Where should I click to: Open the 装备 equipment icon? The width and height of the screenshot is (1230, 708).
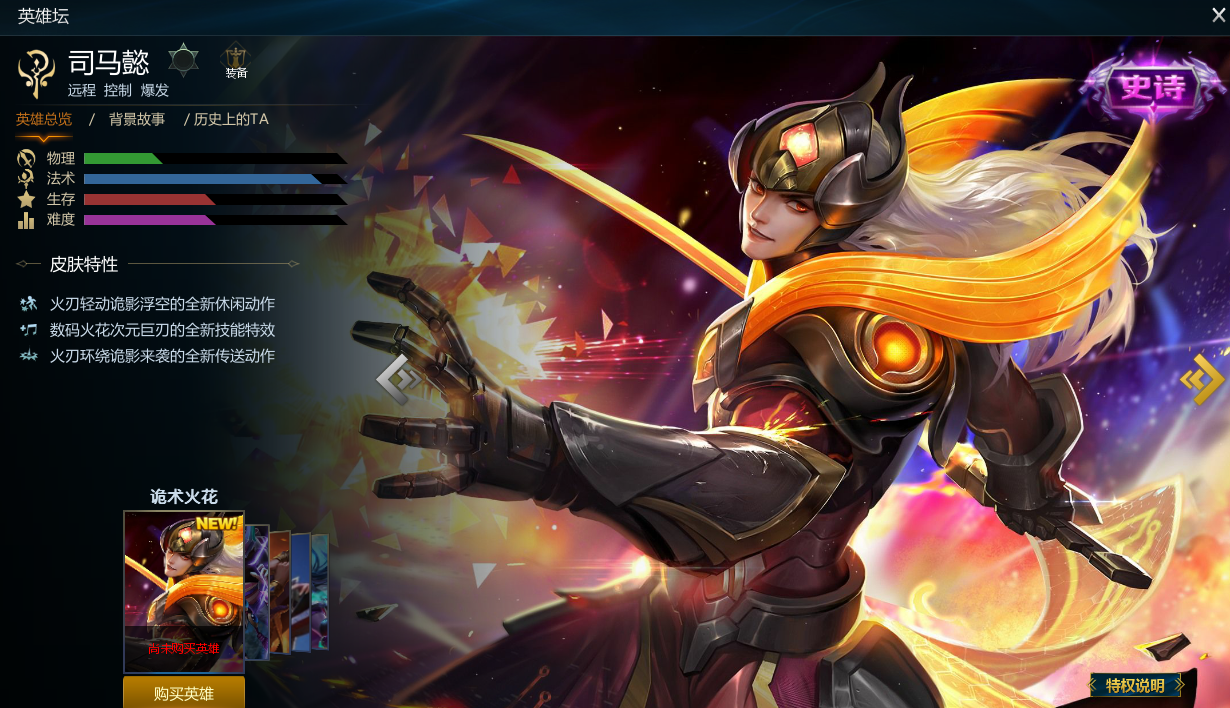pyautogui.click(x=236, y=62)
